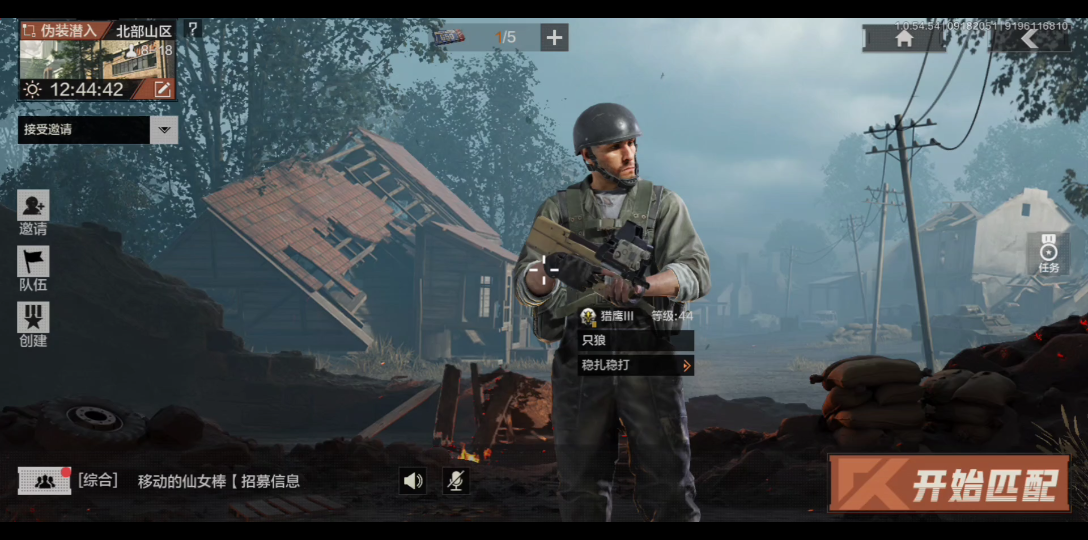Open the 队伍 team panel

click(33, 269)
